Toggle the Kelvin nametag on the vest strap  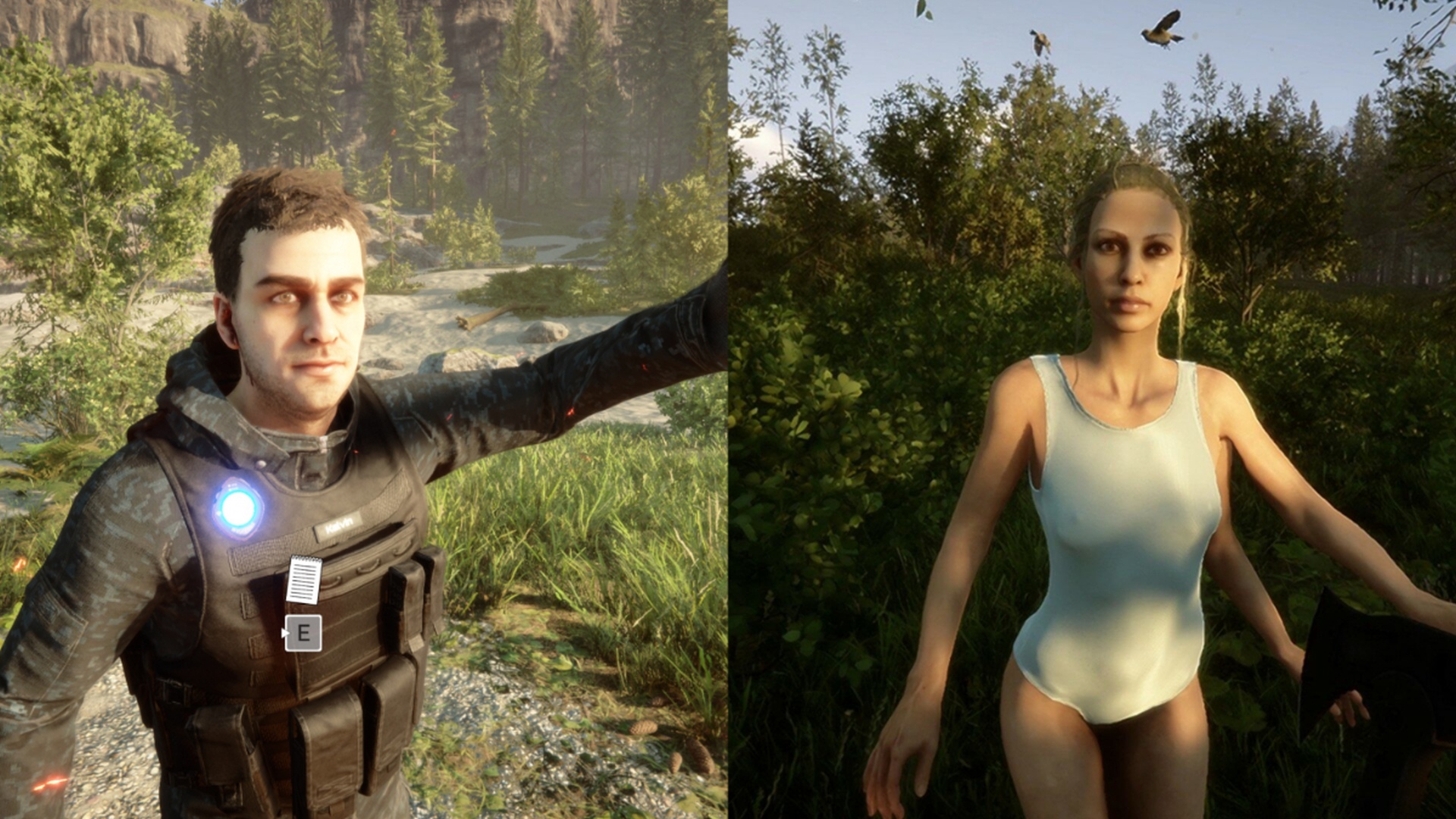(339, 527)
